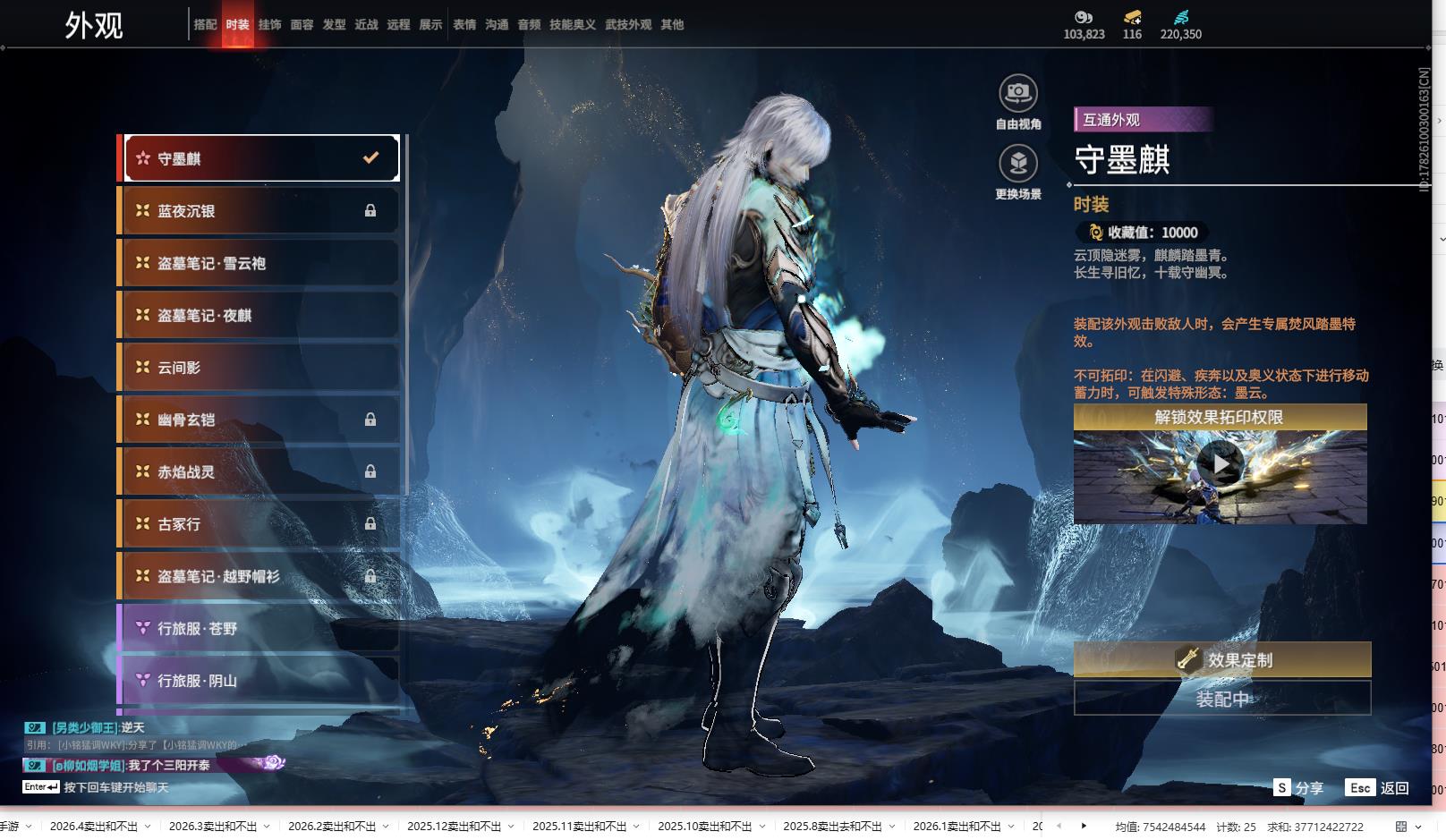Image resolution: width=1446 pixels, height=840 pixels.
Task: Open the 2026.4卖出和不出 spreadsheet sheet tab
Action: [x=93, y=827]
